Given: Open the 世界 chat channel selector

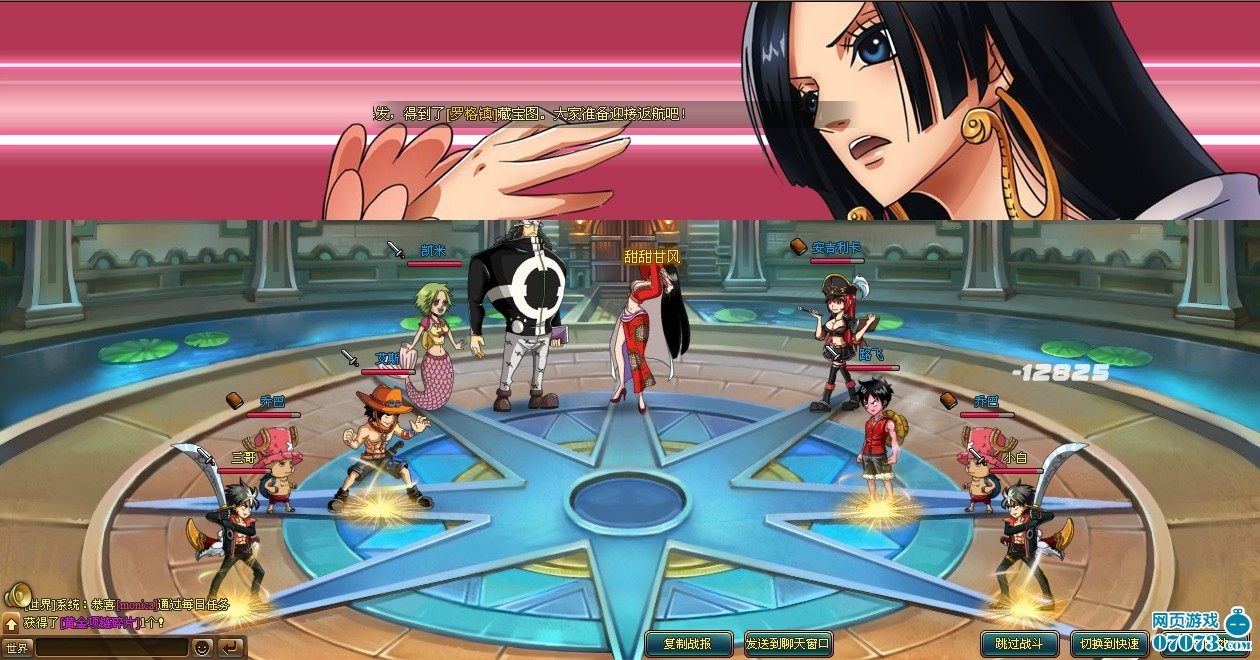Looking at the screenshot, I should click(x=17, y=648).
